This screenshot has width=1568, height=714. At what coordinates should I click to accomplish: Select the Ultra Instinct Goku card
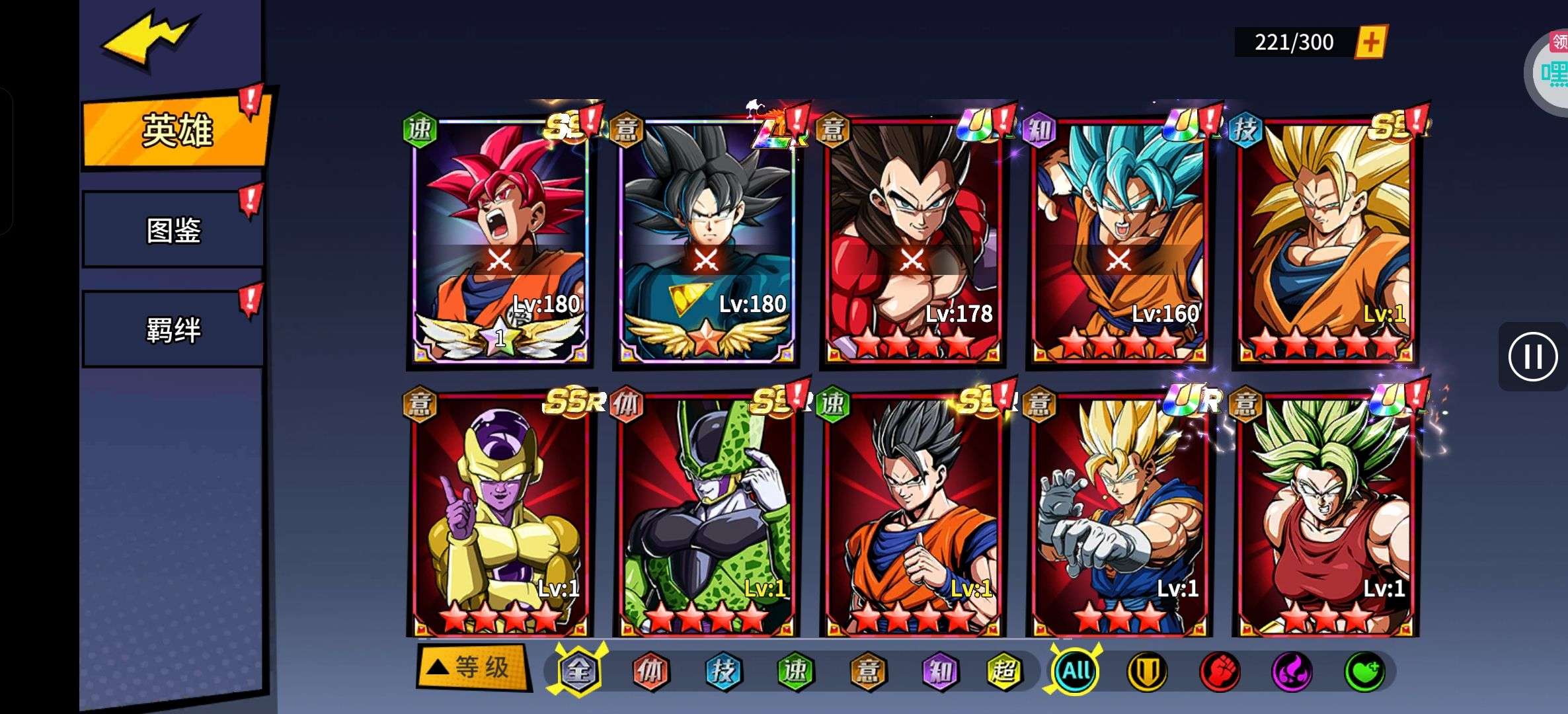point(706,241)
